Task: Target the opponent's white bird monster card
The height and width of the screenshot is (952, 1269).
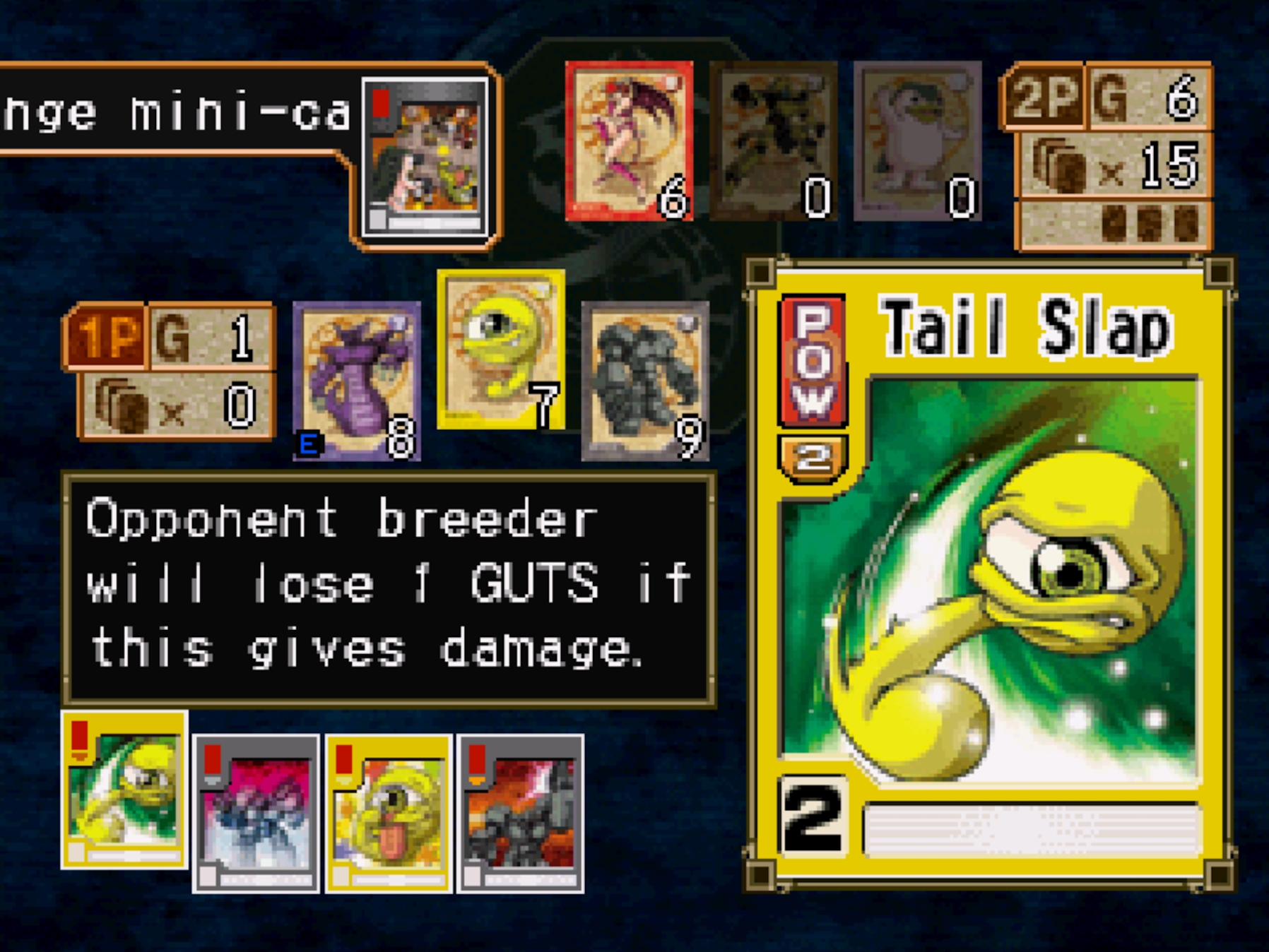Action: pyautogui.click(x=917, y=141)
